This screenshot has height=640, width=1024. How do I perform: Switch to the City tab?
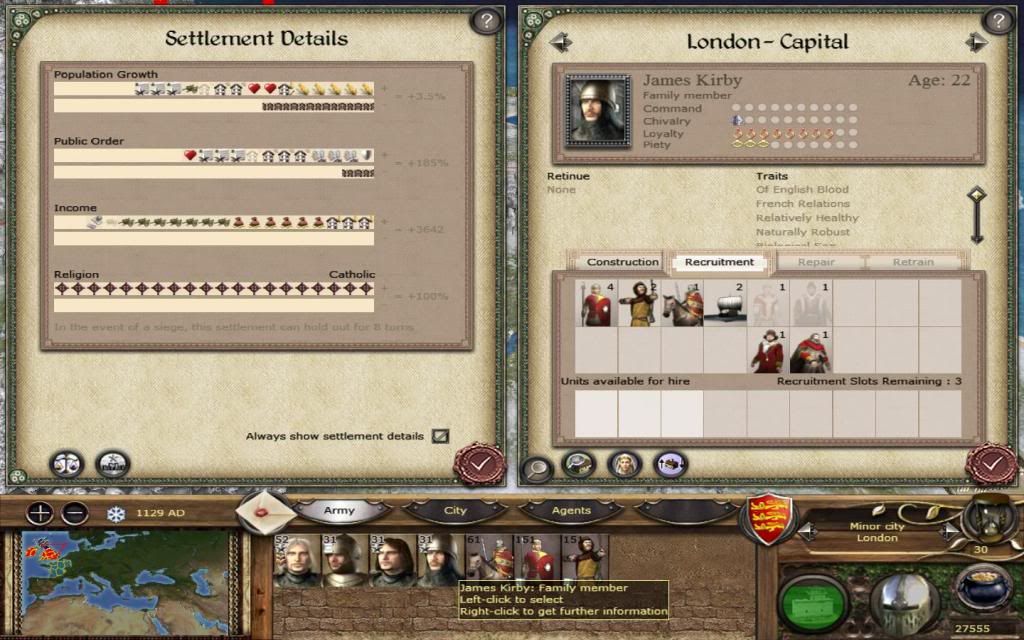(x=455, y=511)
